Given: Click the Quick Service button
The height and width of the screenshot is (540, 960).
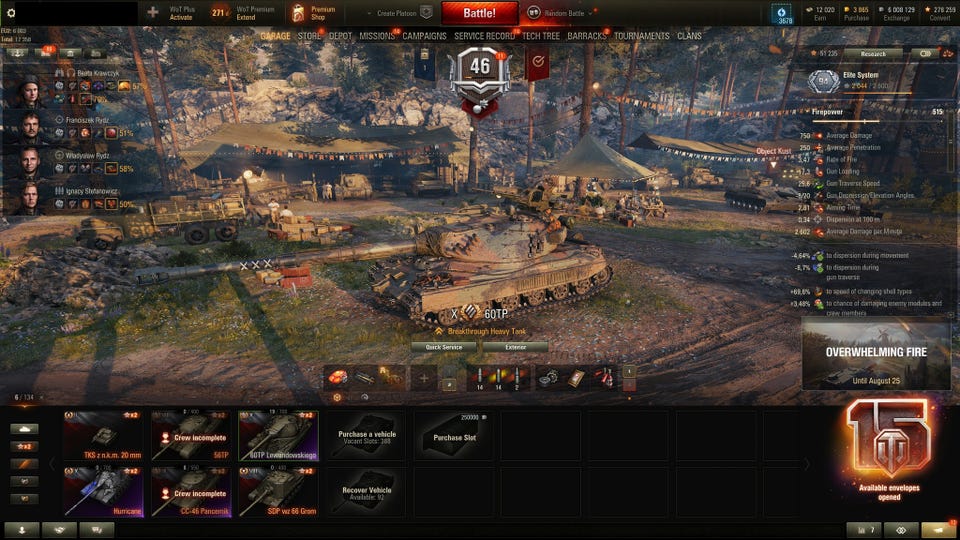Looking at the screenshot, I should coord(444,347).
